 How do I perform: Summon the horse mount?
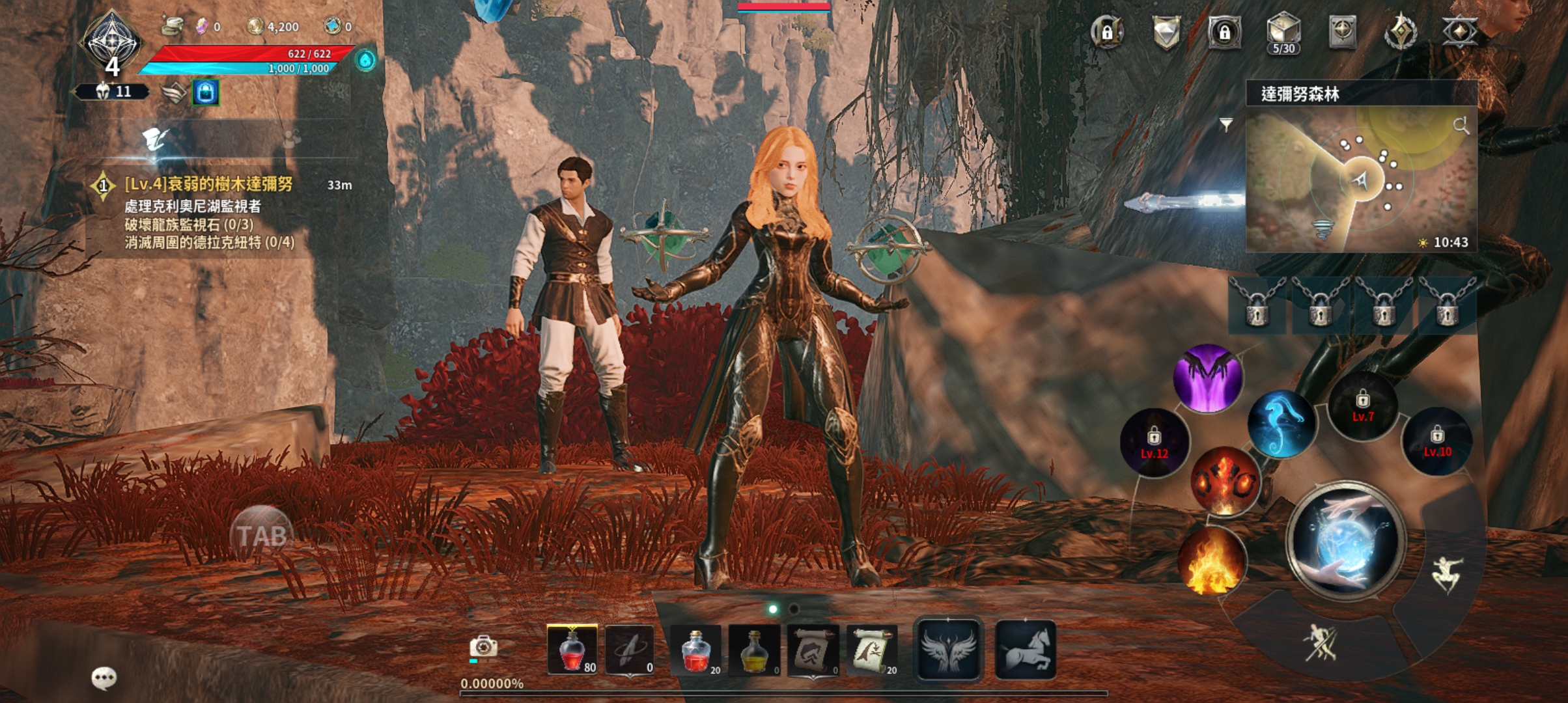[x=1026, y=650]
